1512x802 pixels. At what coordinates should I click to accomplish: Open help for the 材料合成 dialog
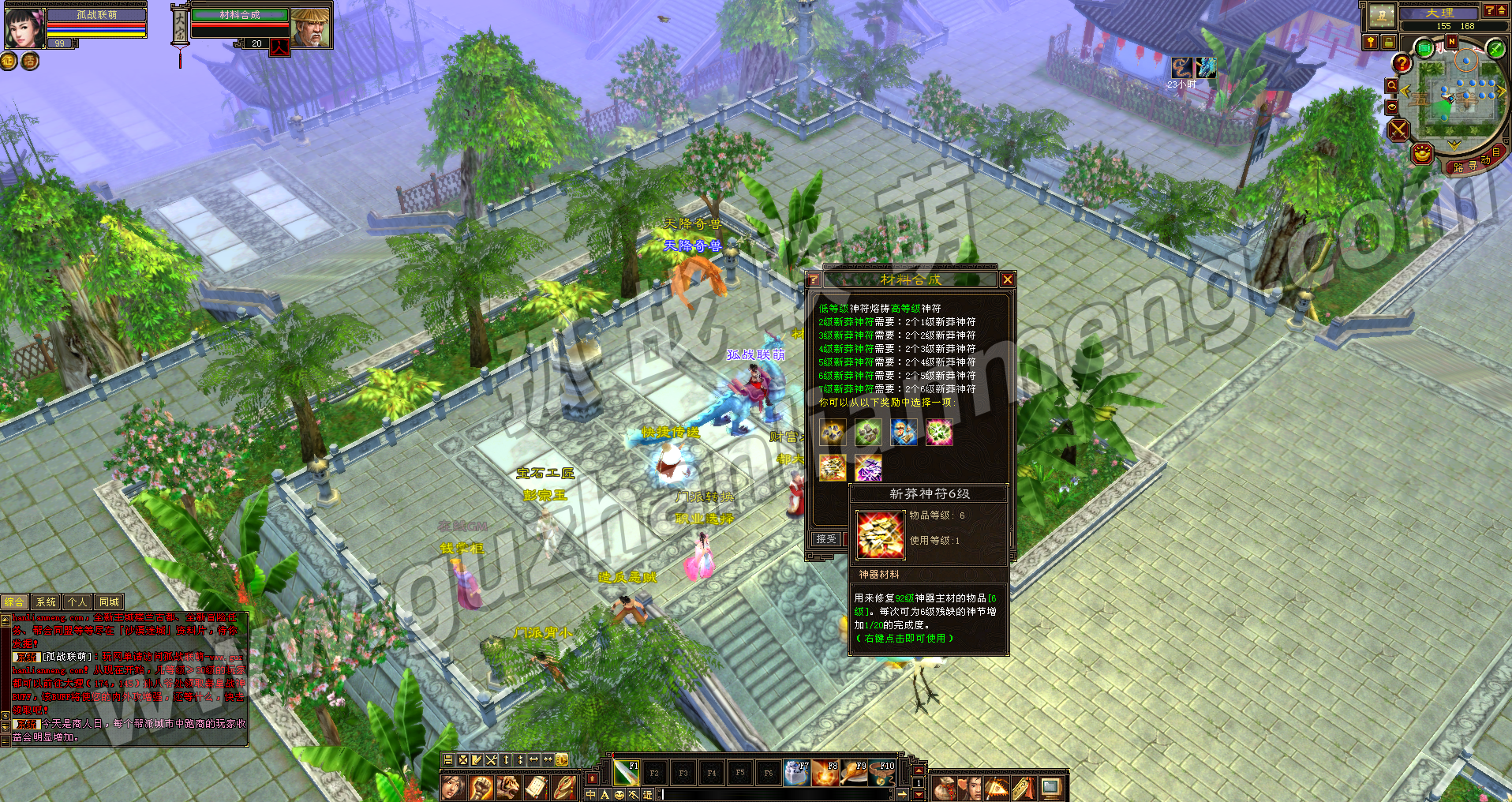(814, 279)
